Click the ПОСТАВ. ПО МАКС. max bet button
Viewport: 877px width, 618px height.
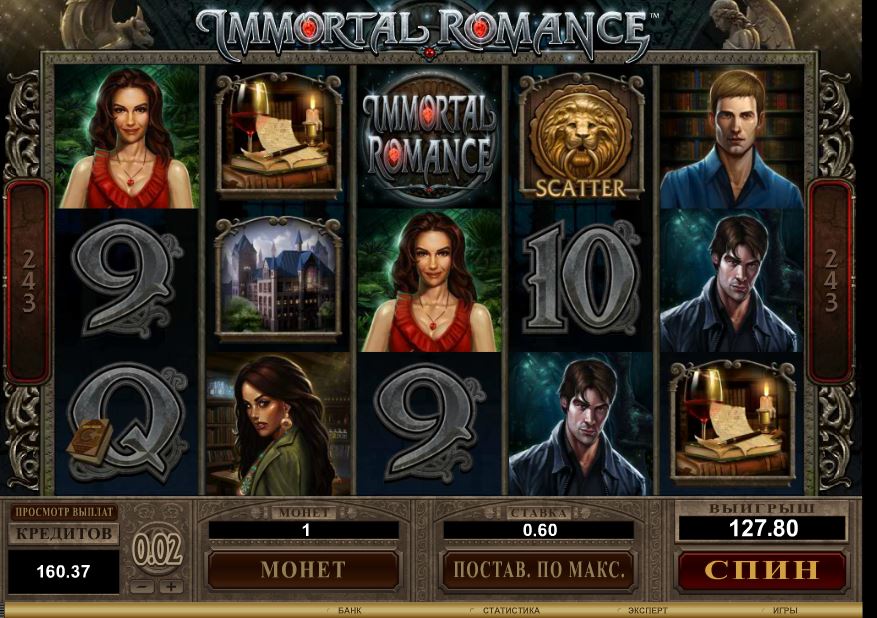click(538, 571)
